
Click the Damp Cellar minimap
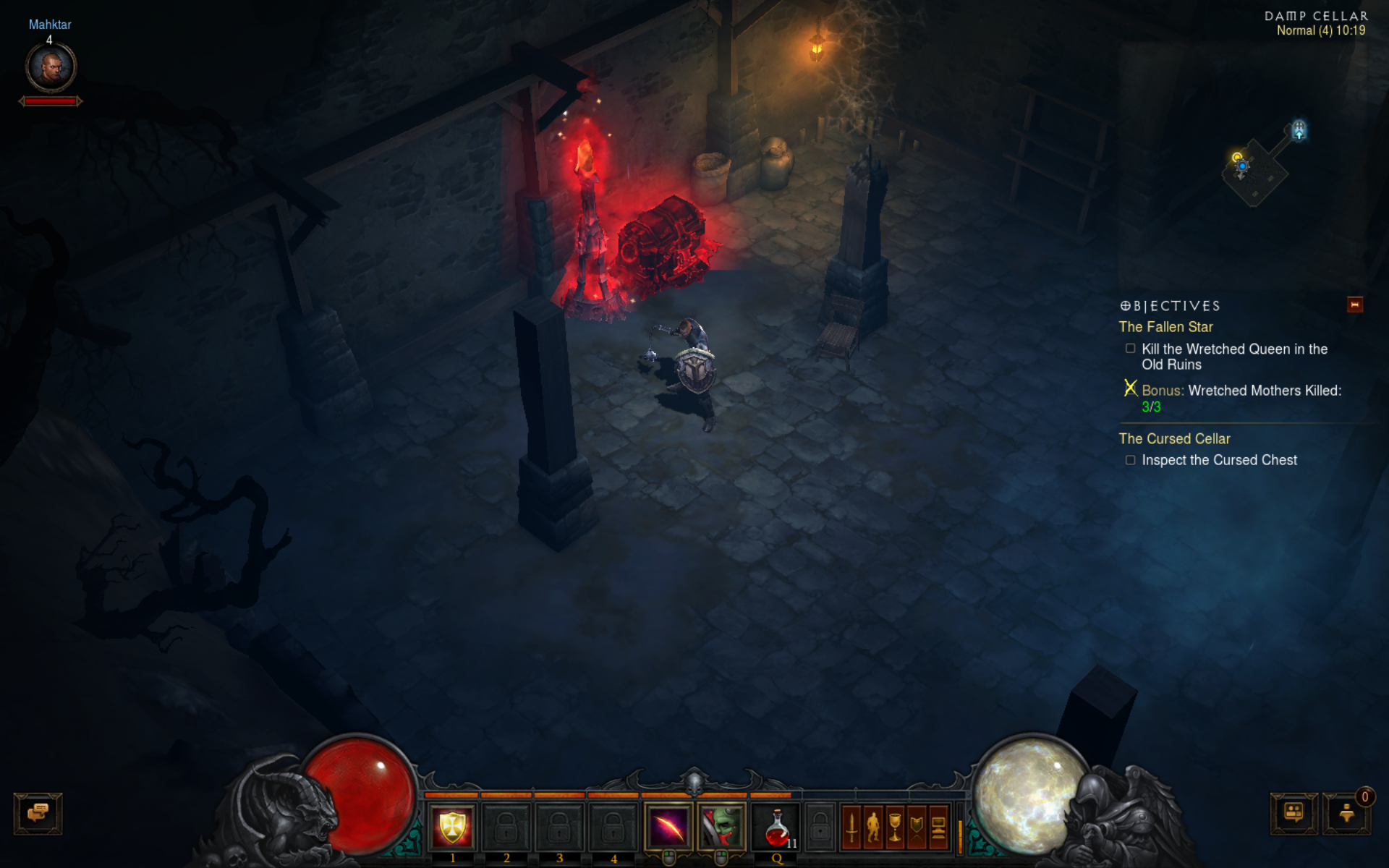[1257, 168]
